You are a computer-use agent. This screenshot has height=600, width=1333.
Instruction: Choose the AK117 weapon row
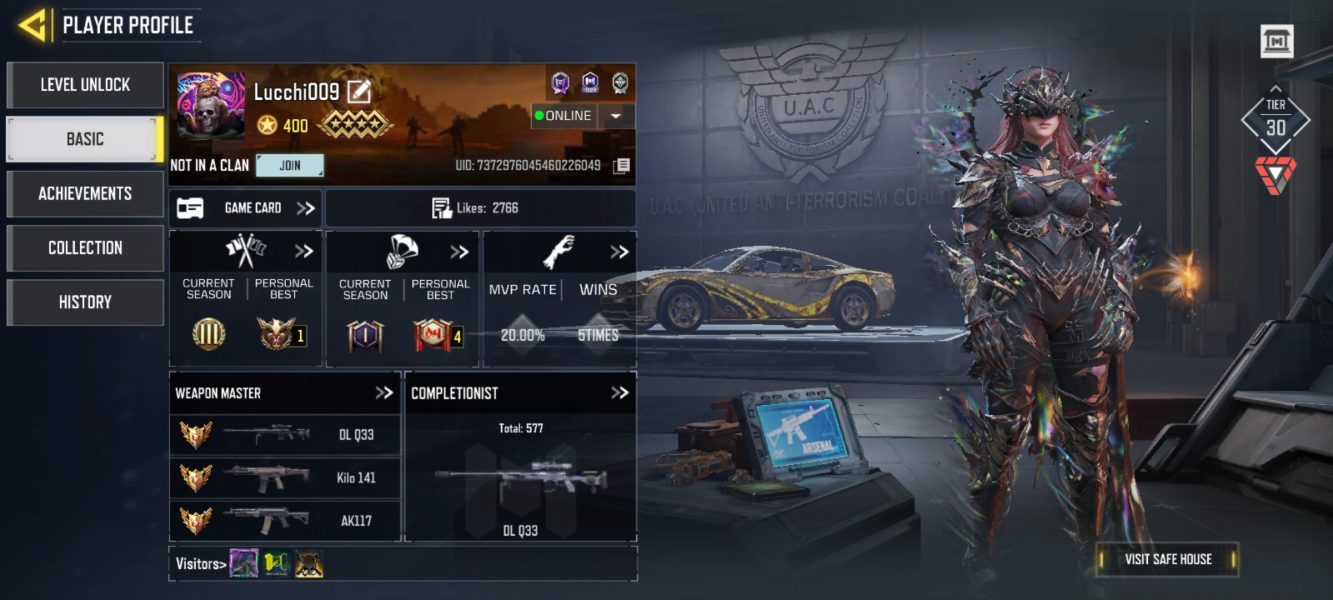tap(285, 520)
